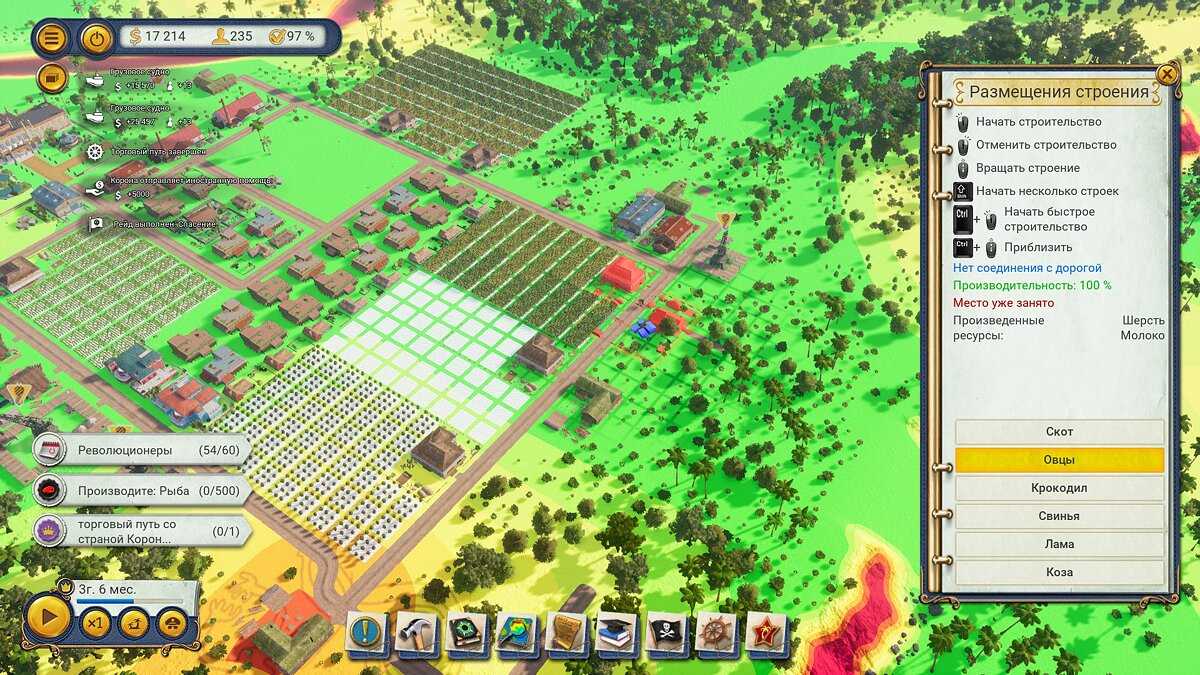The height and width of the screenshot is (675, 1200).
Task: Open the exclamation mark alerts icon
Action: point(367,632)
